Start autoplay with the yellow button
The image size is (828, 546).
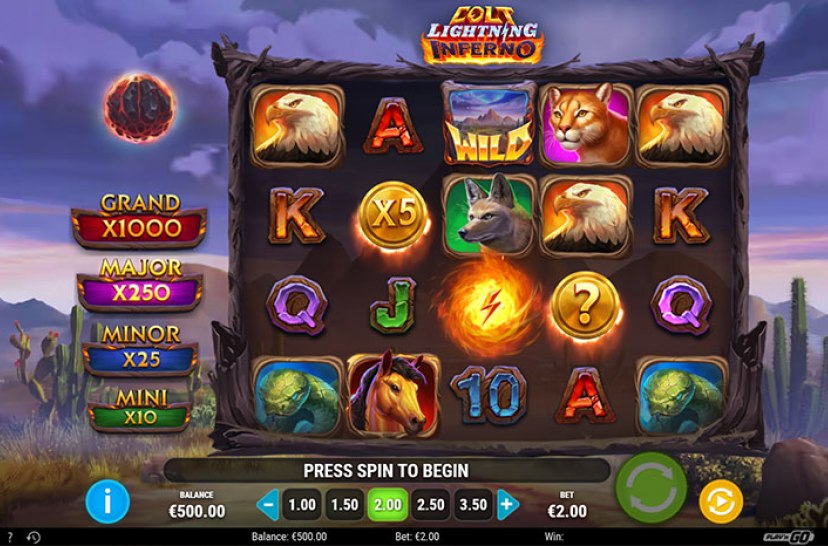(x=720, y=502)
